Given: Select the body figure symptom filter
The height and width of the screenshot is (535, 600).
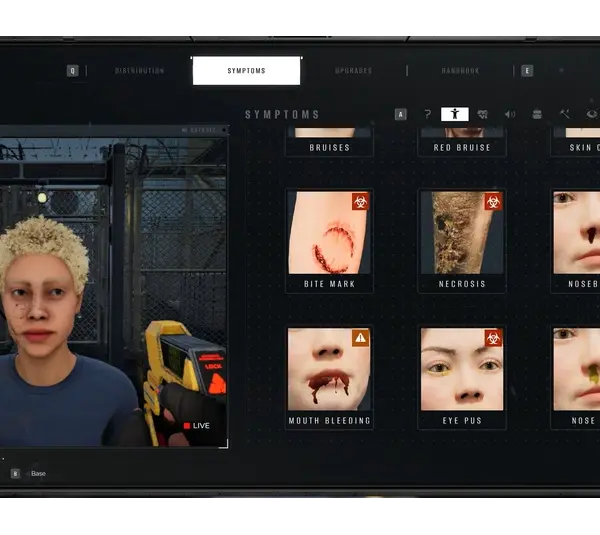Looking at the screenshot, I should click(x=455, y=114).
